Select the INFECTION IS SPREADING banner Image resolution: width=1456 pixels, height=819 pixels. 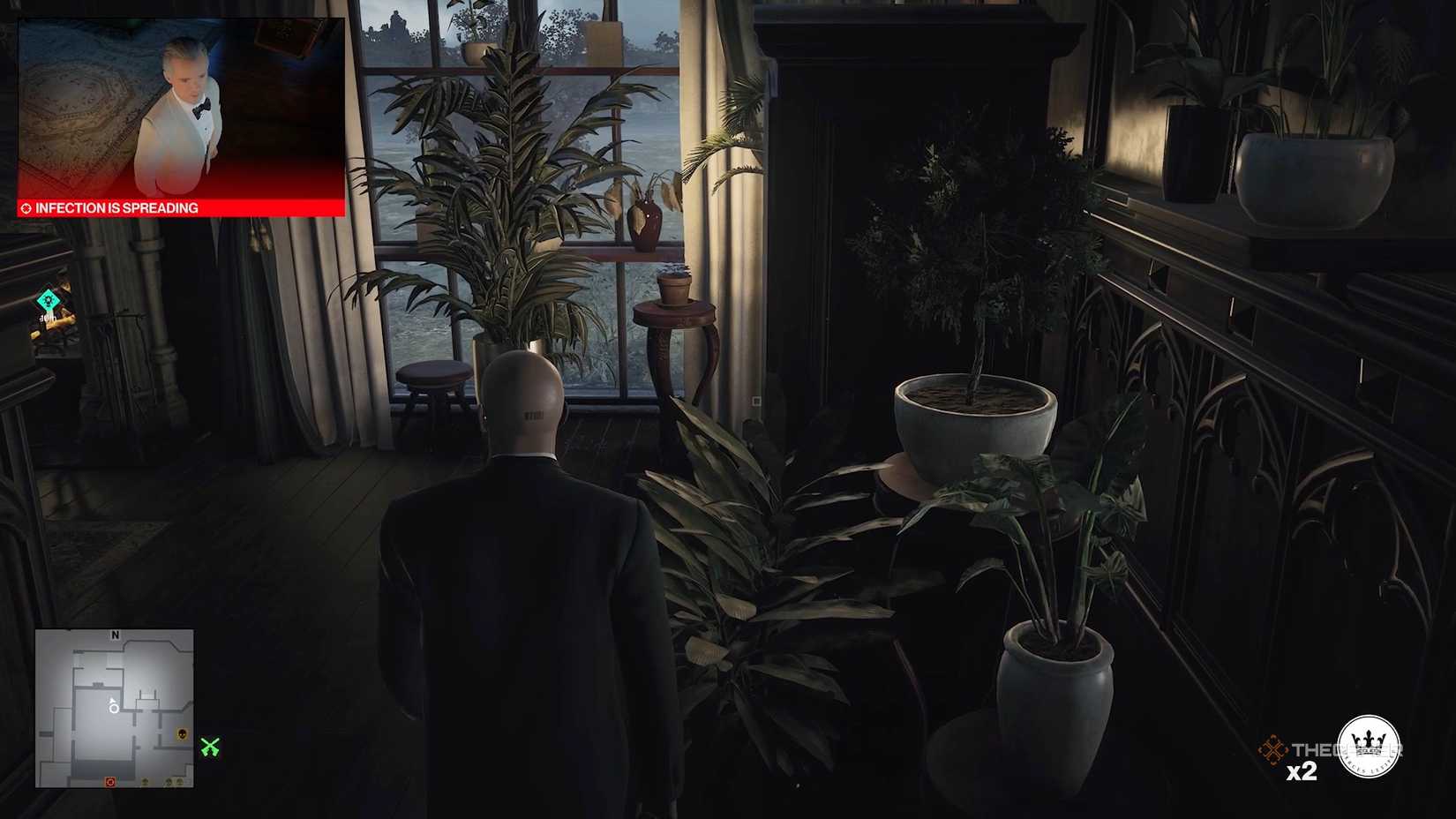pos(115,208)
